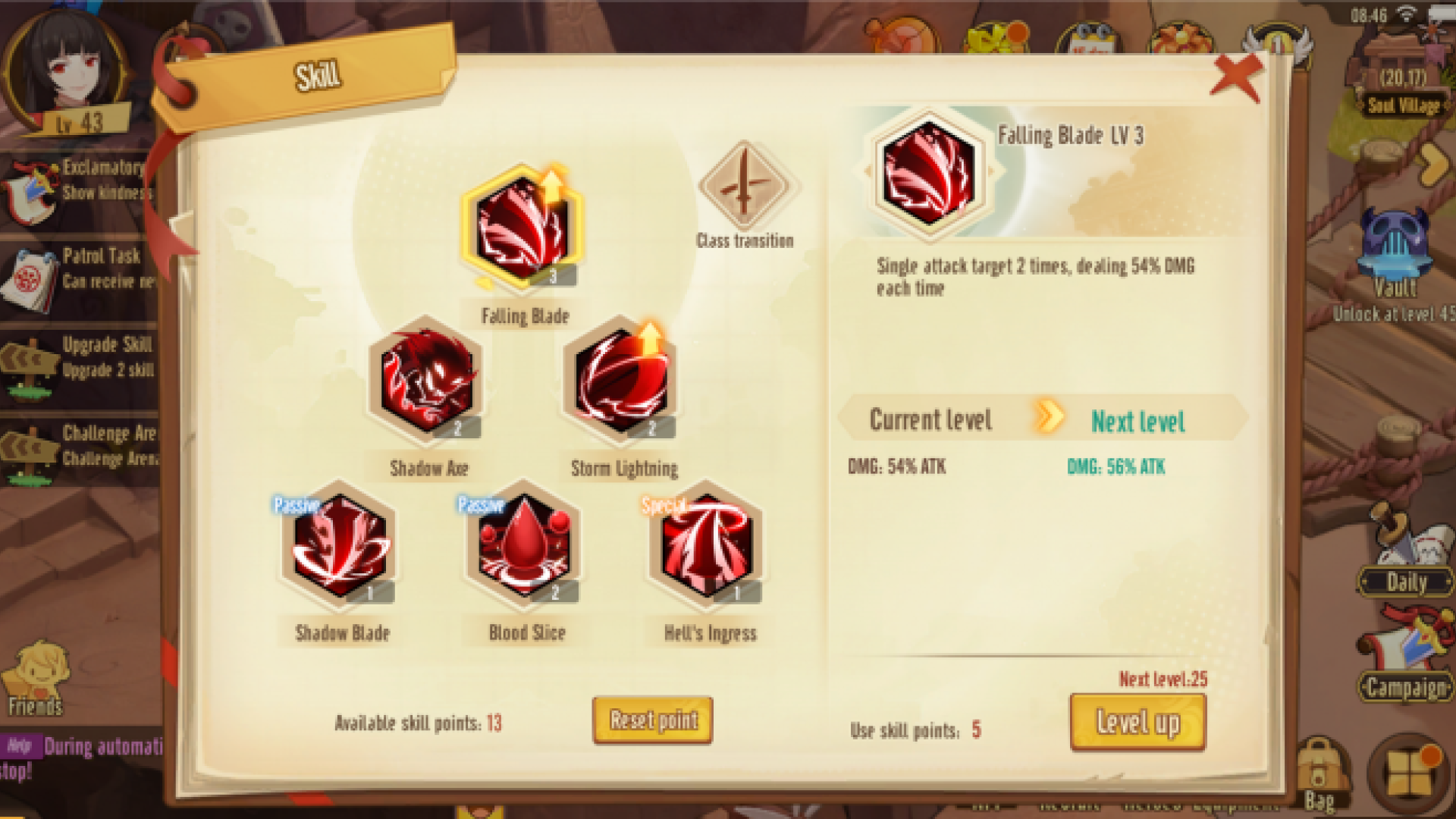Image resolution: width=1456 pixels, height=819 pixels.
Task: Select the Exclamatory quest entry
Action: click(80, 182)
